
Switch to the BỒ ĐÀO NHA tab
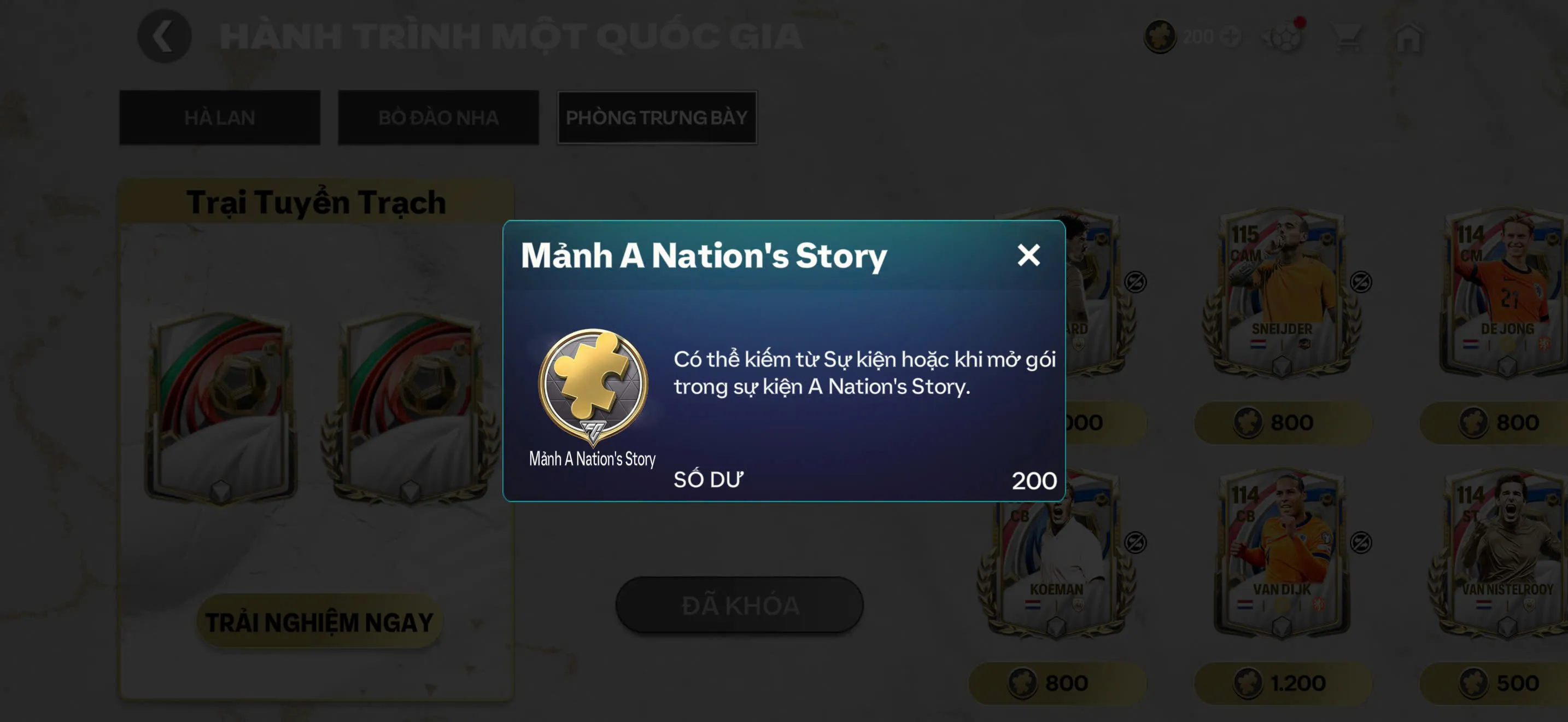coord(438,117)
